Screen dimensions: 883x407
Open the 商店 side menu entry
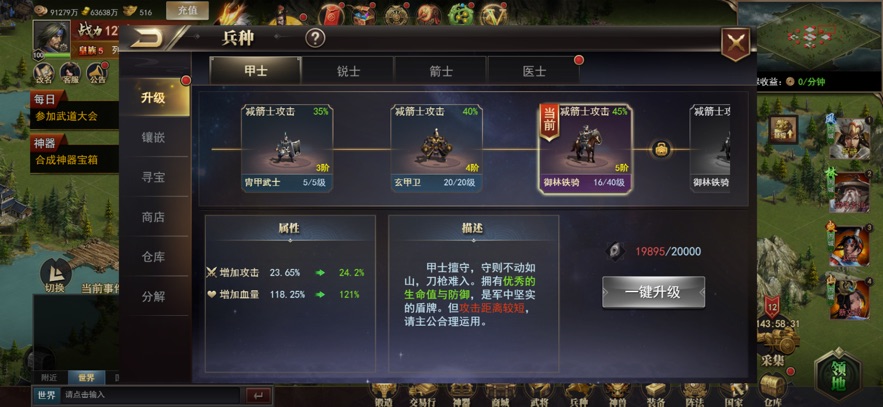153,217
